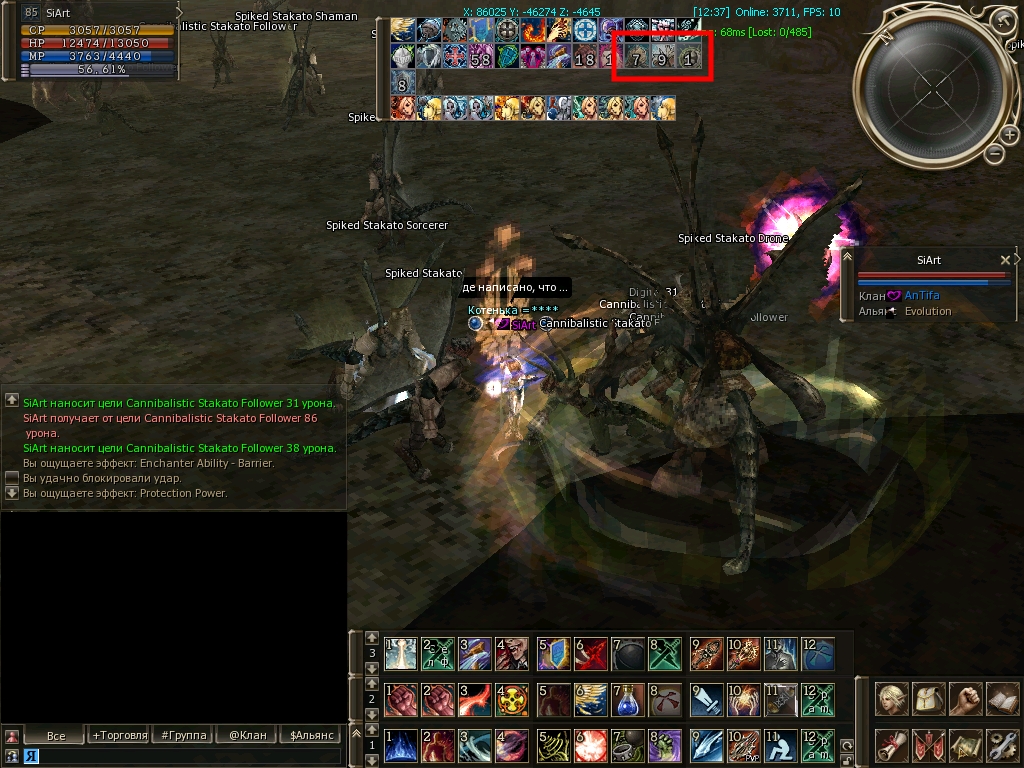Zoom out the radar with the minus button

click(x=994, y=154)
